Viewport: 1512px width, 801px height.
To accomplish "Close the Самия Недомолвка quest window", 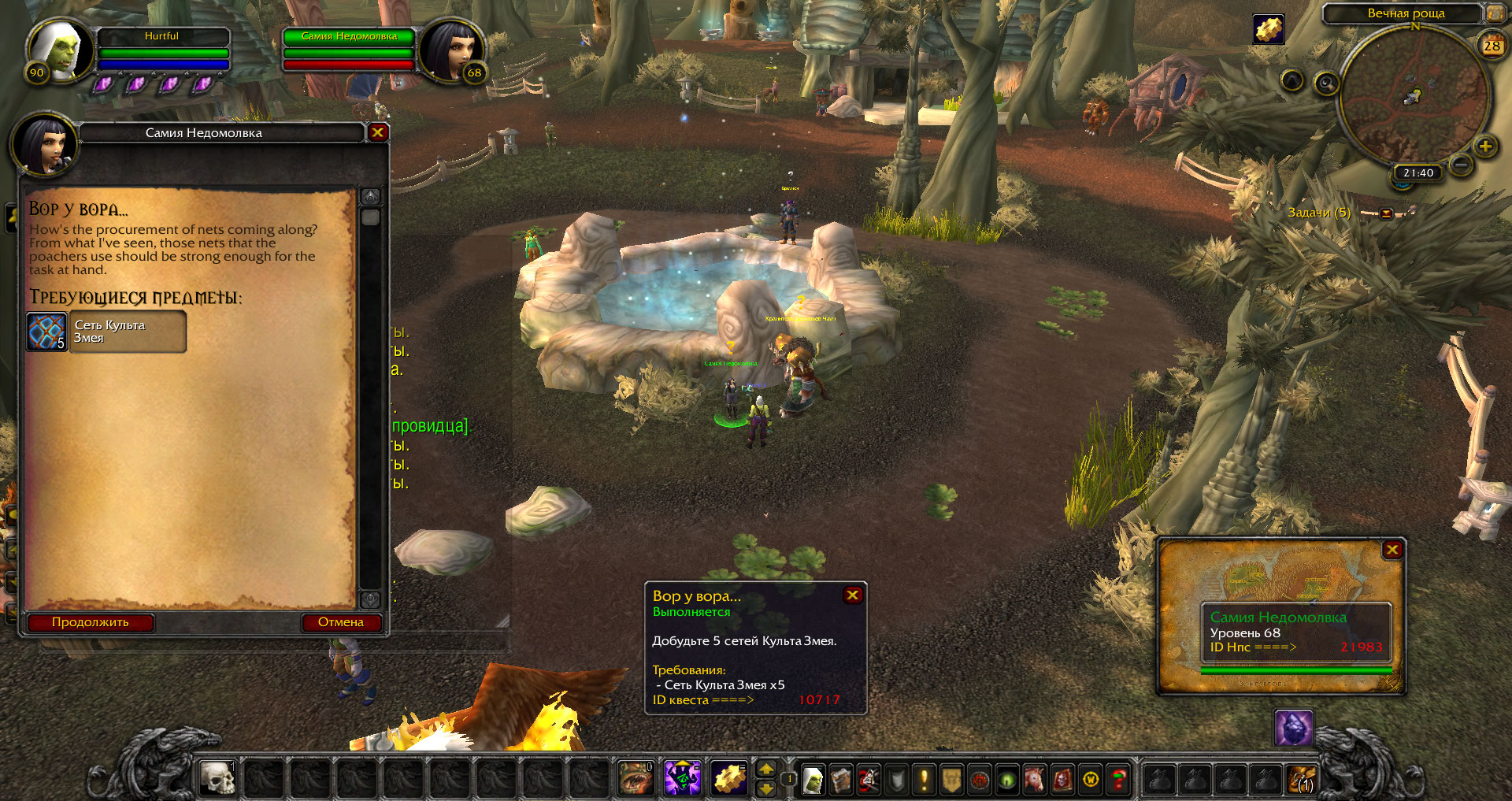I will point(377,132).
